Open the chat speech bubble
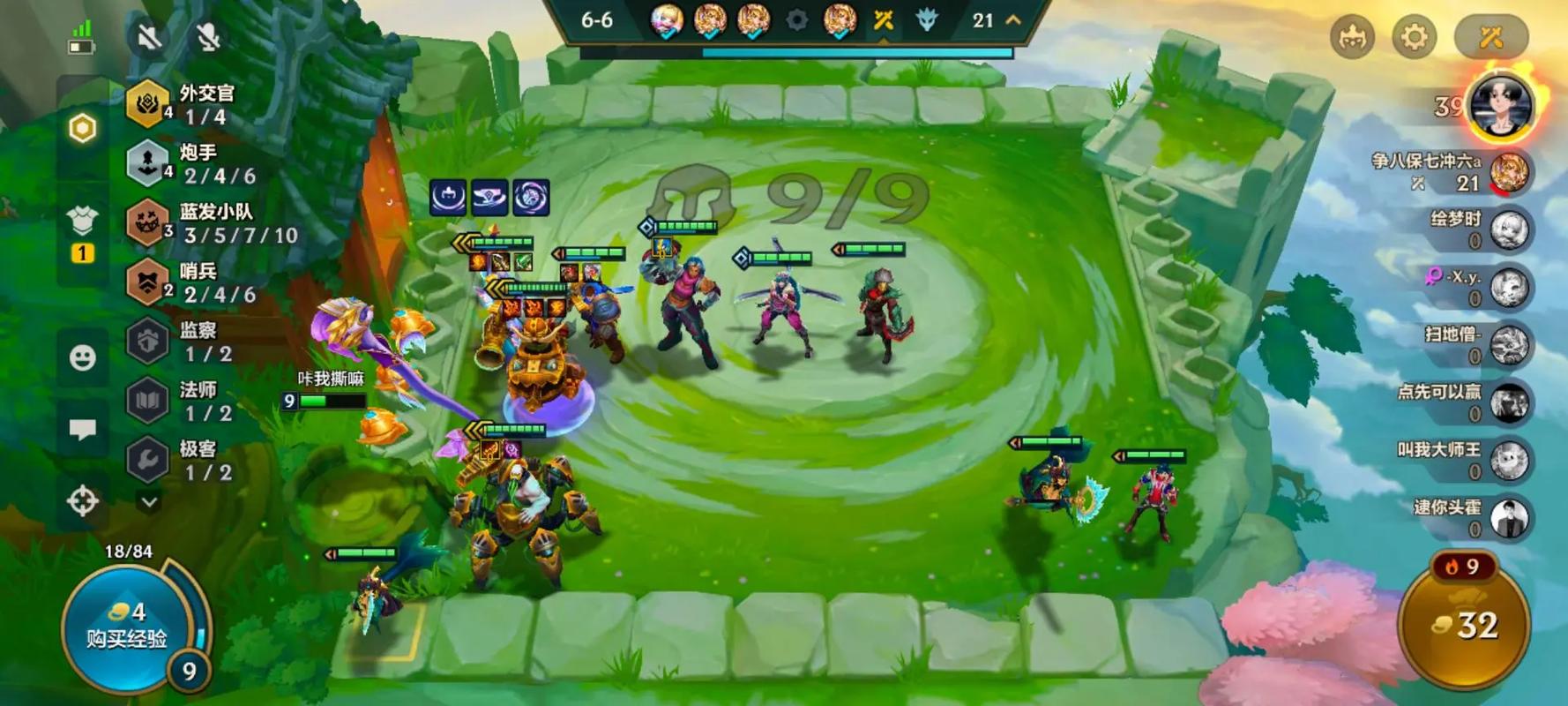 coord(83,430)
